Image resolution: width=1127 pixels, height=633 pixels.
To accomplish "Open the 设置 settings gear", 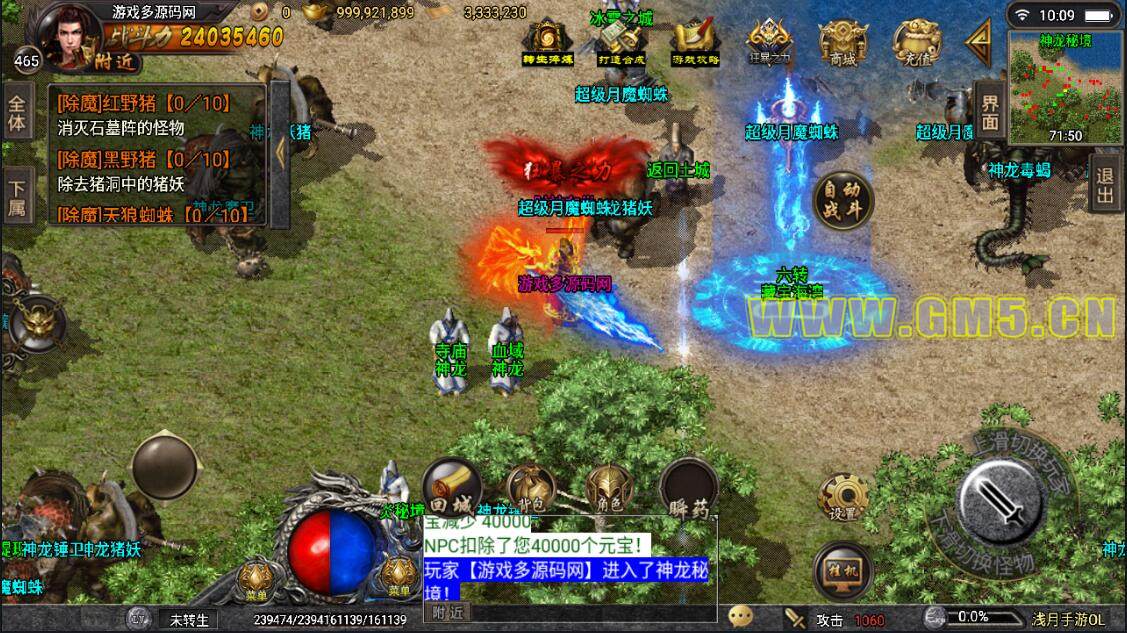I will click(x=842, y=497).
